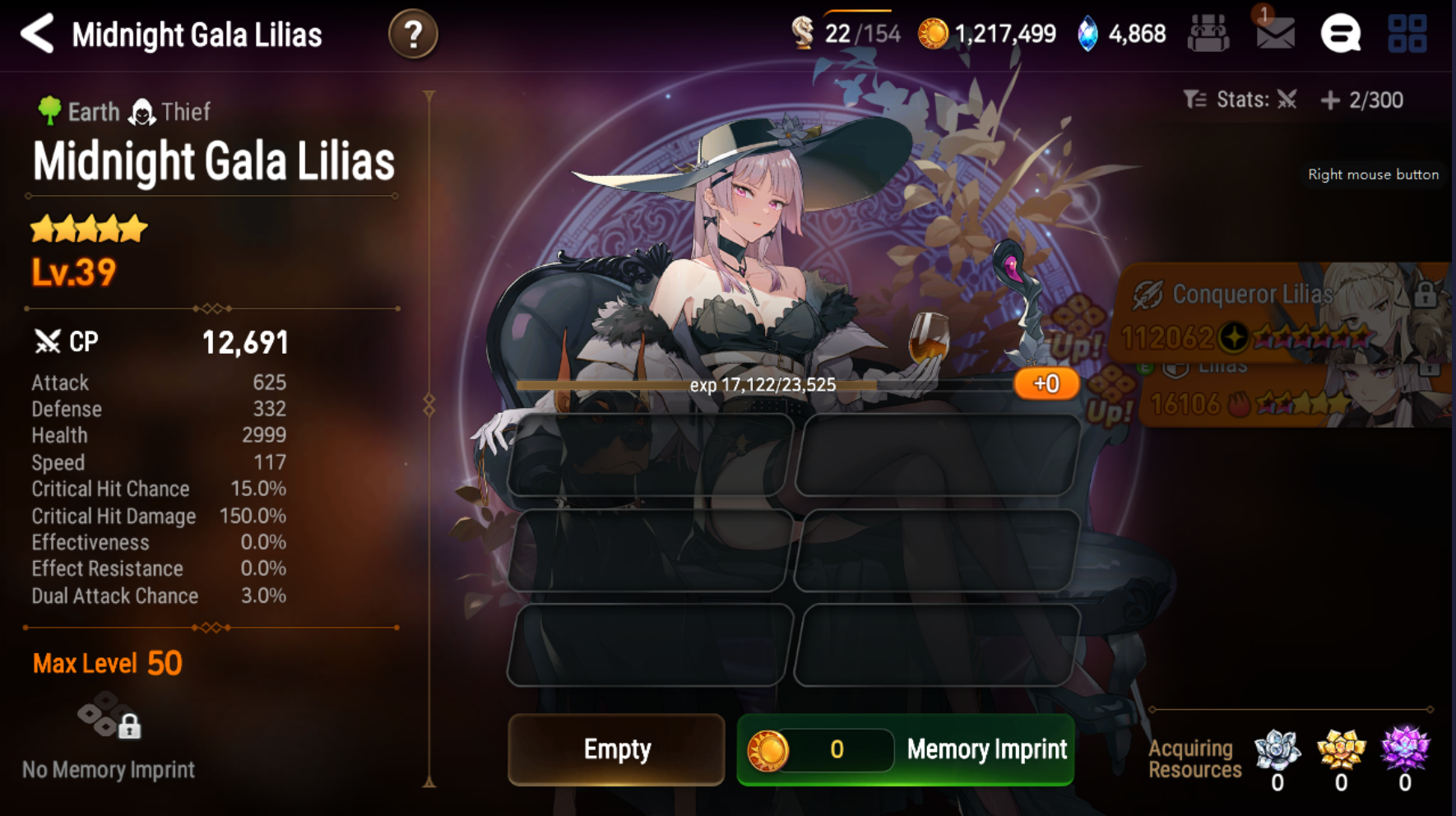Expand hero details with the + 2/300 control
The height and width of the screenshot is (816, 1456).
click(x=1331, y=100)
